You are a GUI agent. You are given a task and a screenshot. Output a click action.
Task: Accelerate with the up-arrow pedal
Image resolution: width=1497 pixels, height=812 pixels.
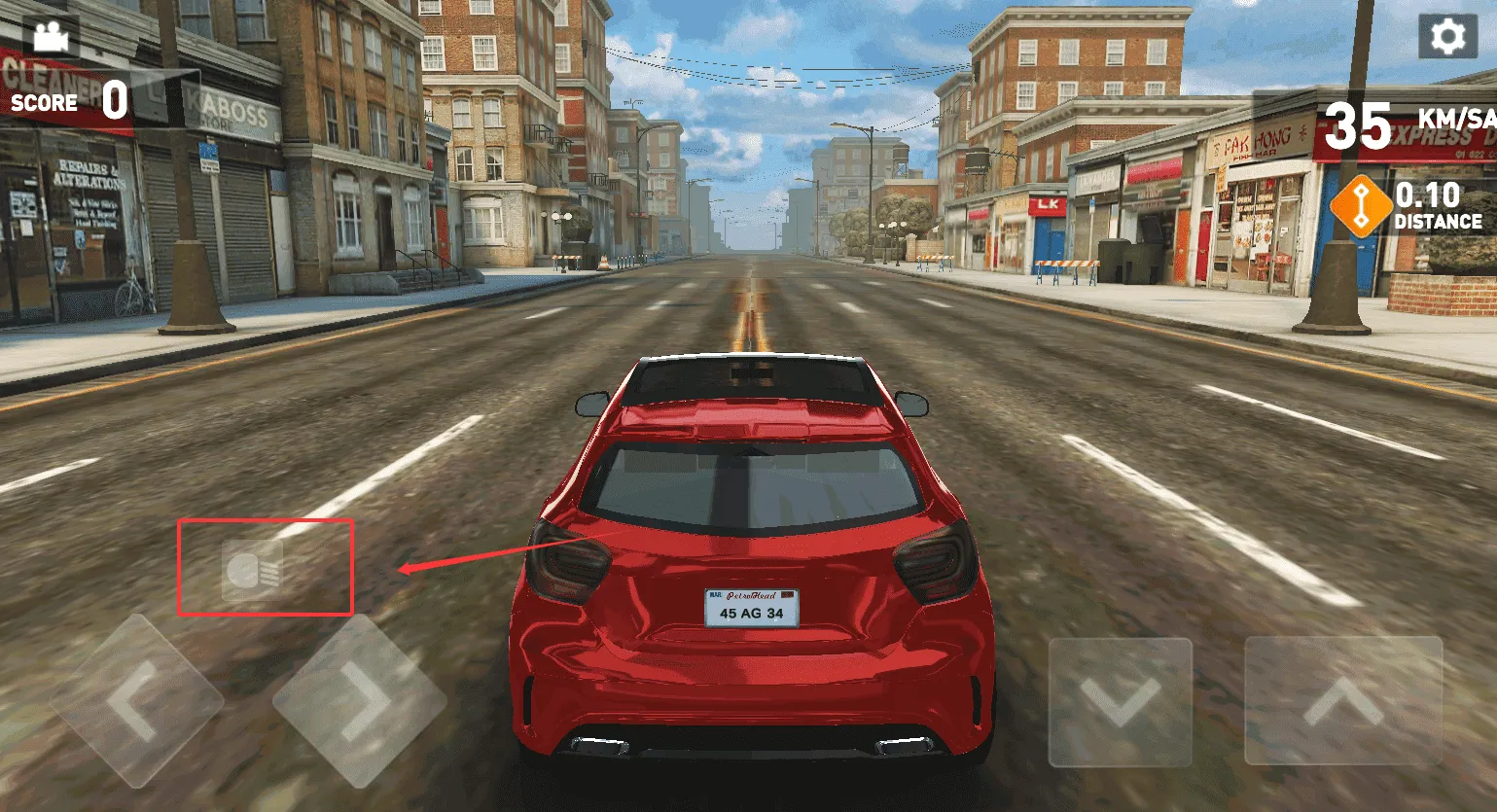tap(1343, 701)
